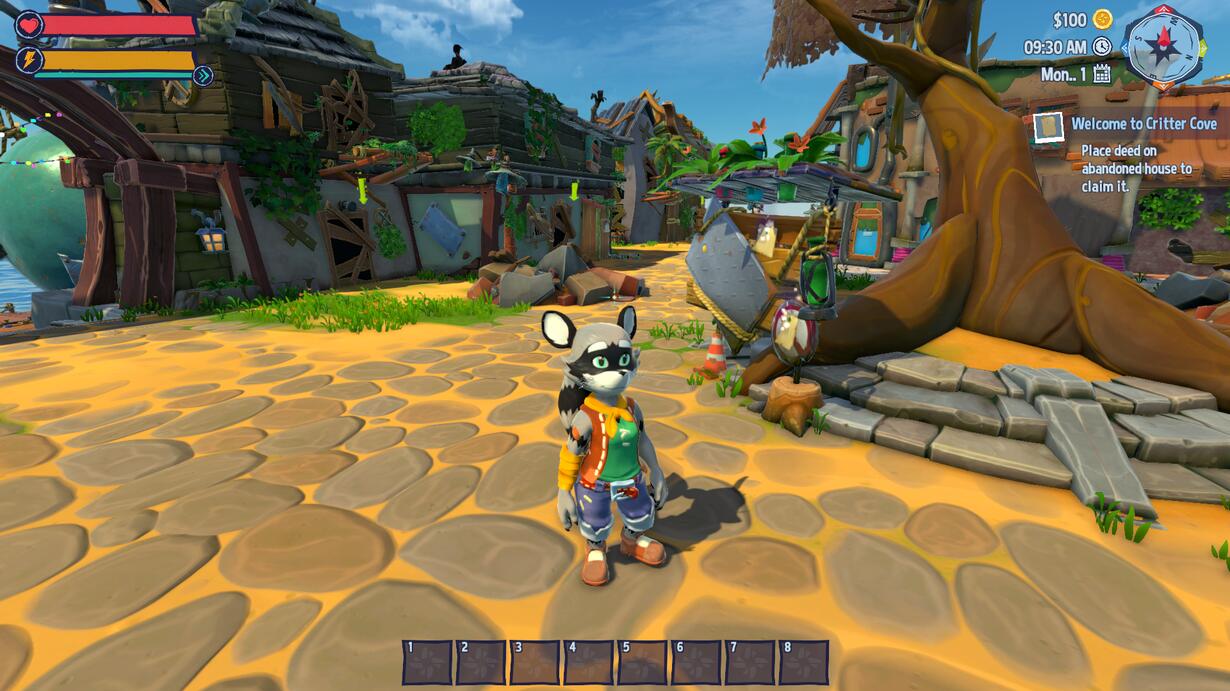Select the deed icon beside the quest title

[1048, 127]
